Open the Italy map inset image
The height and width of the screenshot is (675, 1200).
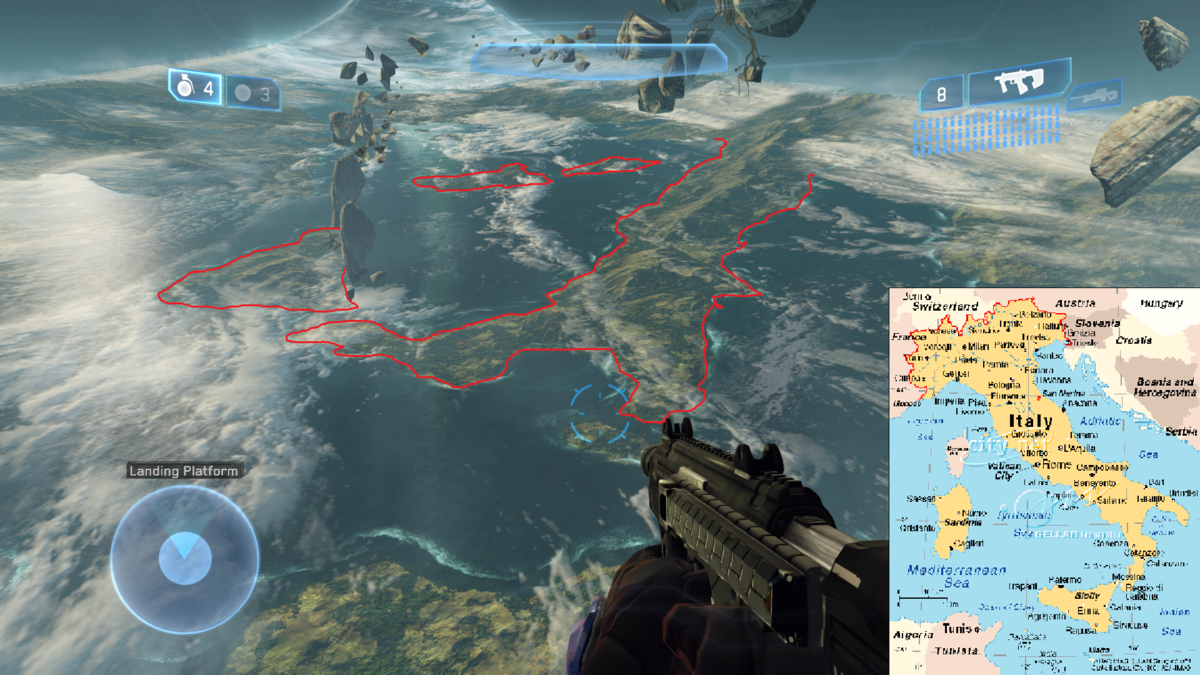(x=1044, y=481)
